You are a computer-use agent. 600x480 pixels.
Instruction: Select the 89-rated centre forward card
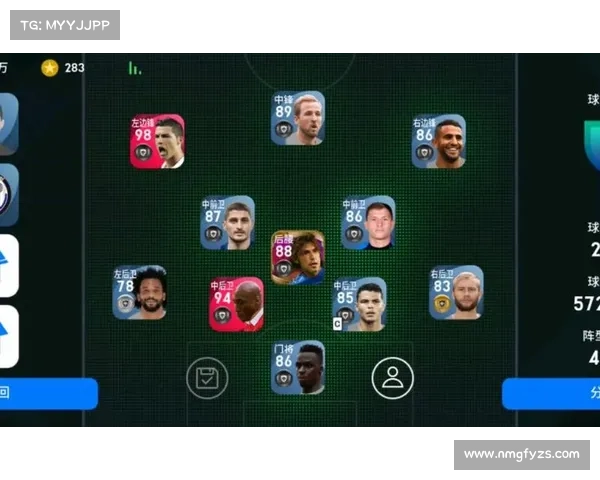coord(297,119)
